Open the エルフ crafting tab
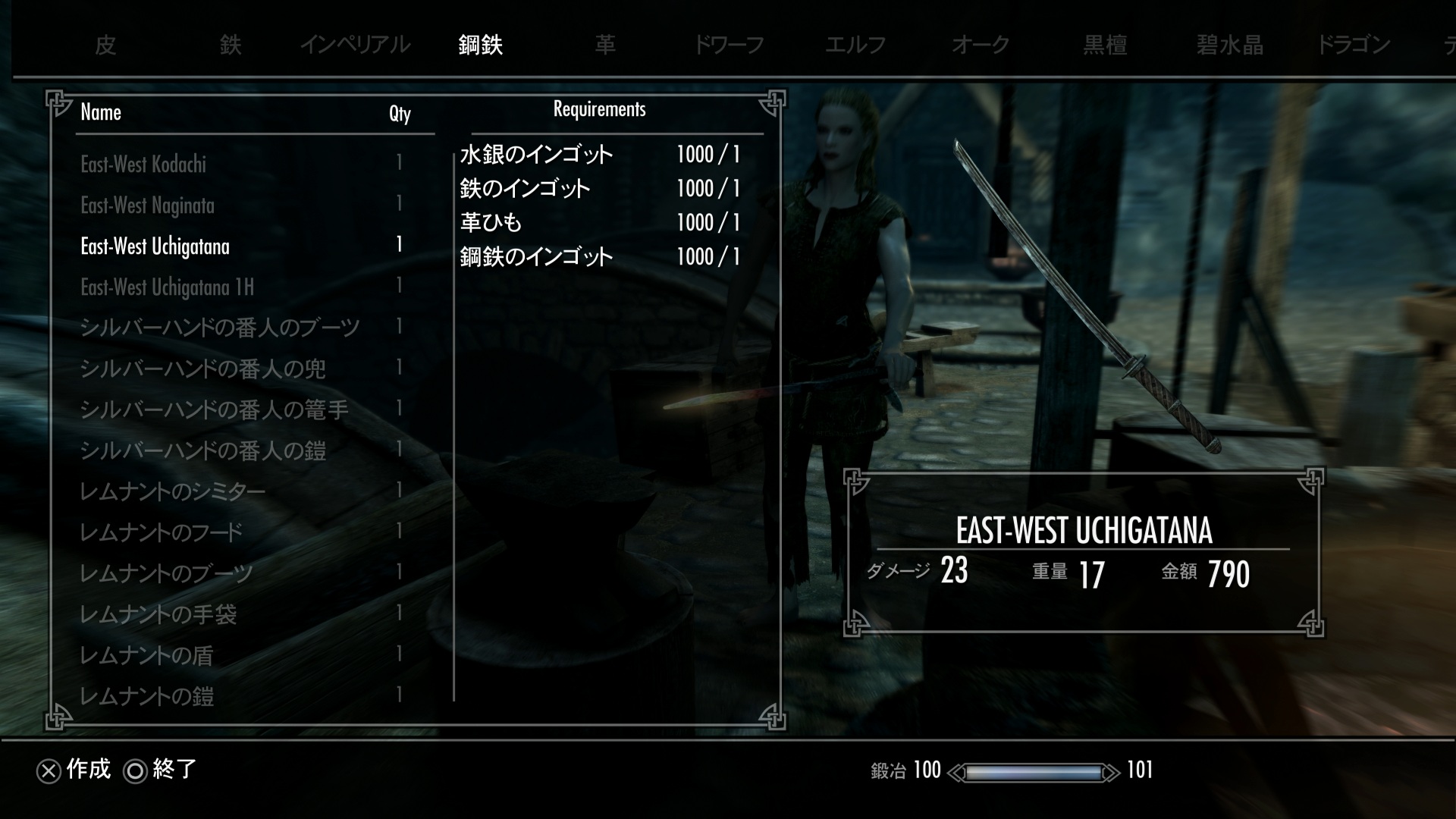Image resolution: width=1456 pixels, height=819 pixels. point(855,45)
